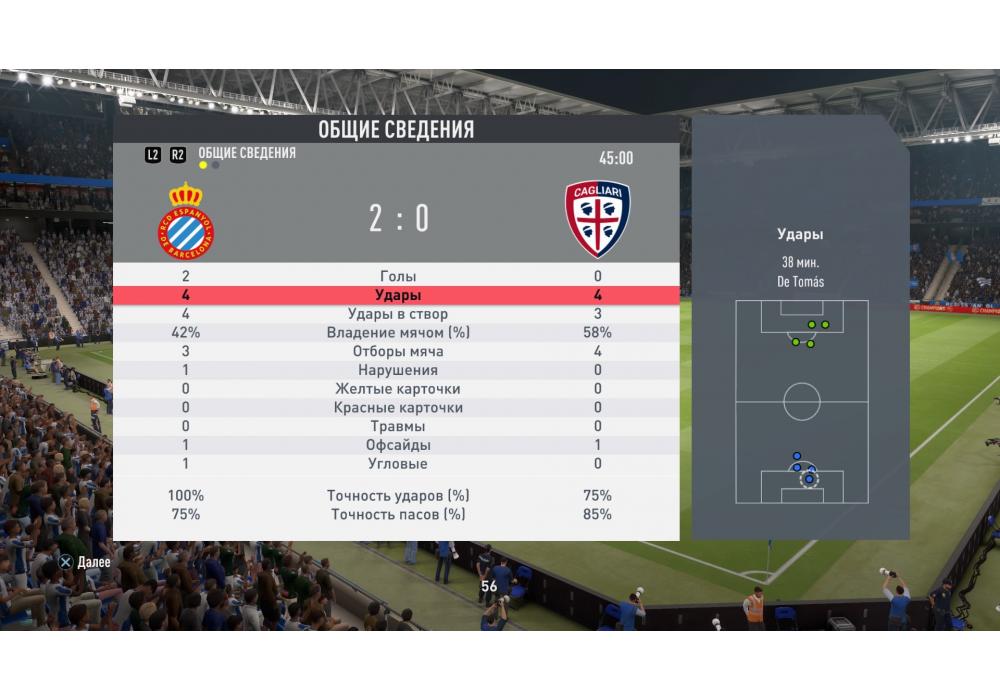The image size is (1000, 700).
Task: Select the Нарушения row
Action: (x=398, y=370)
